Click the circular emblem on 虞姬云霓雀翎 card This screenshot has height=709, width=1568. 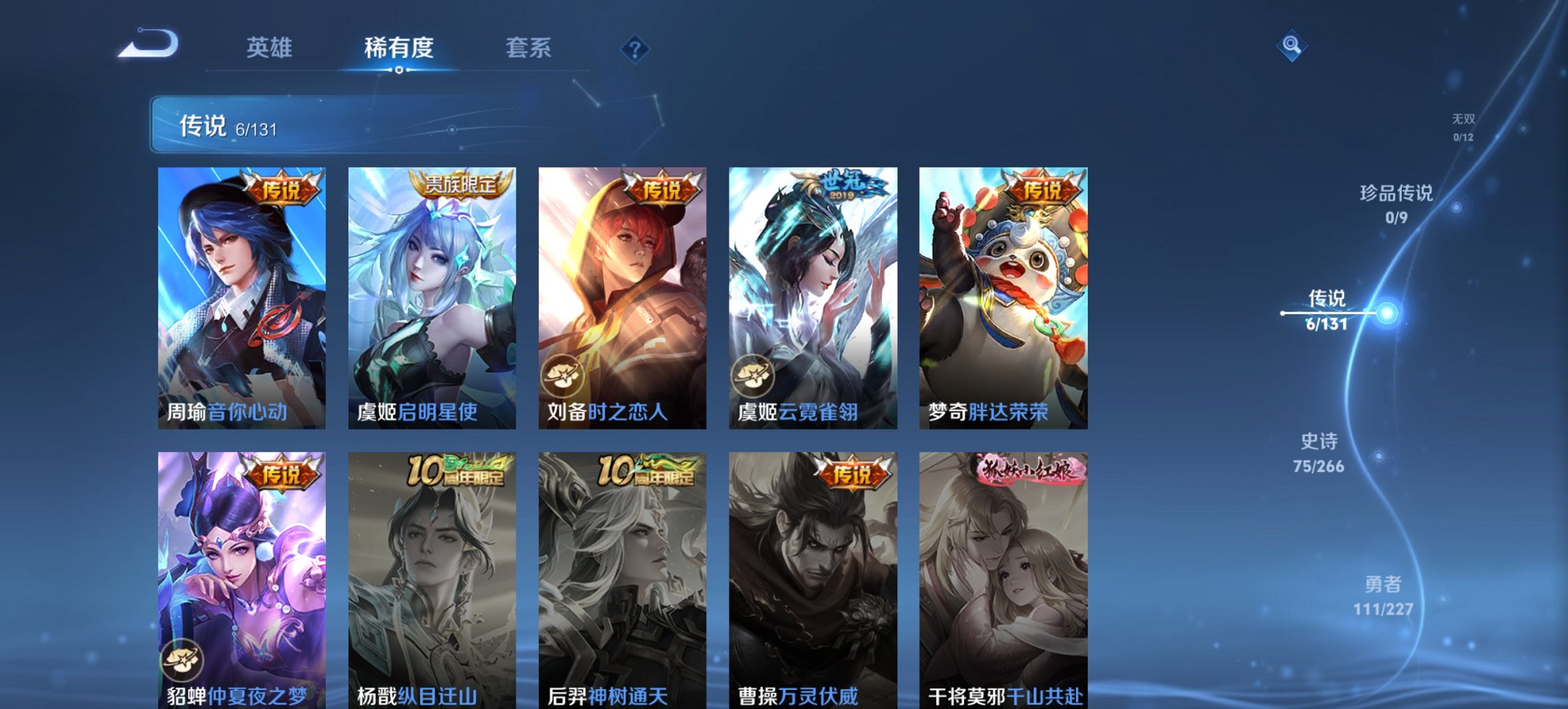coord(753,375)
